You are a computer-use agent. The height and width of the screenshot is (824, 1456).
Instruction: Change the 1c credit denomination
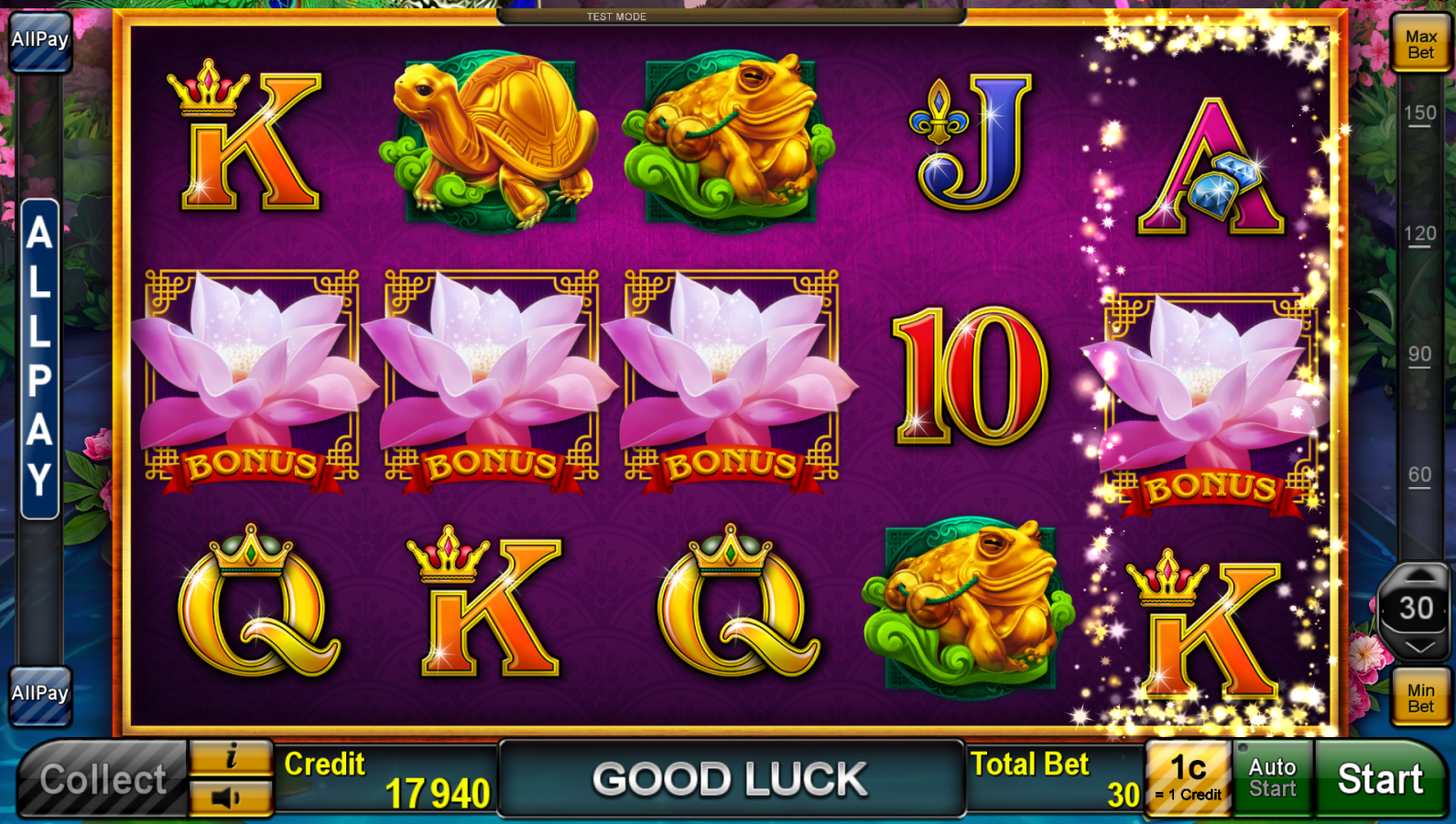point(1188,778)
